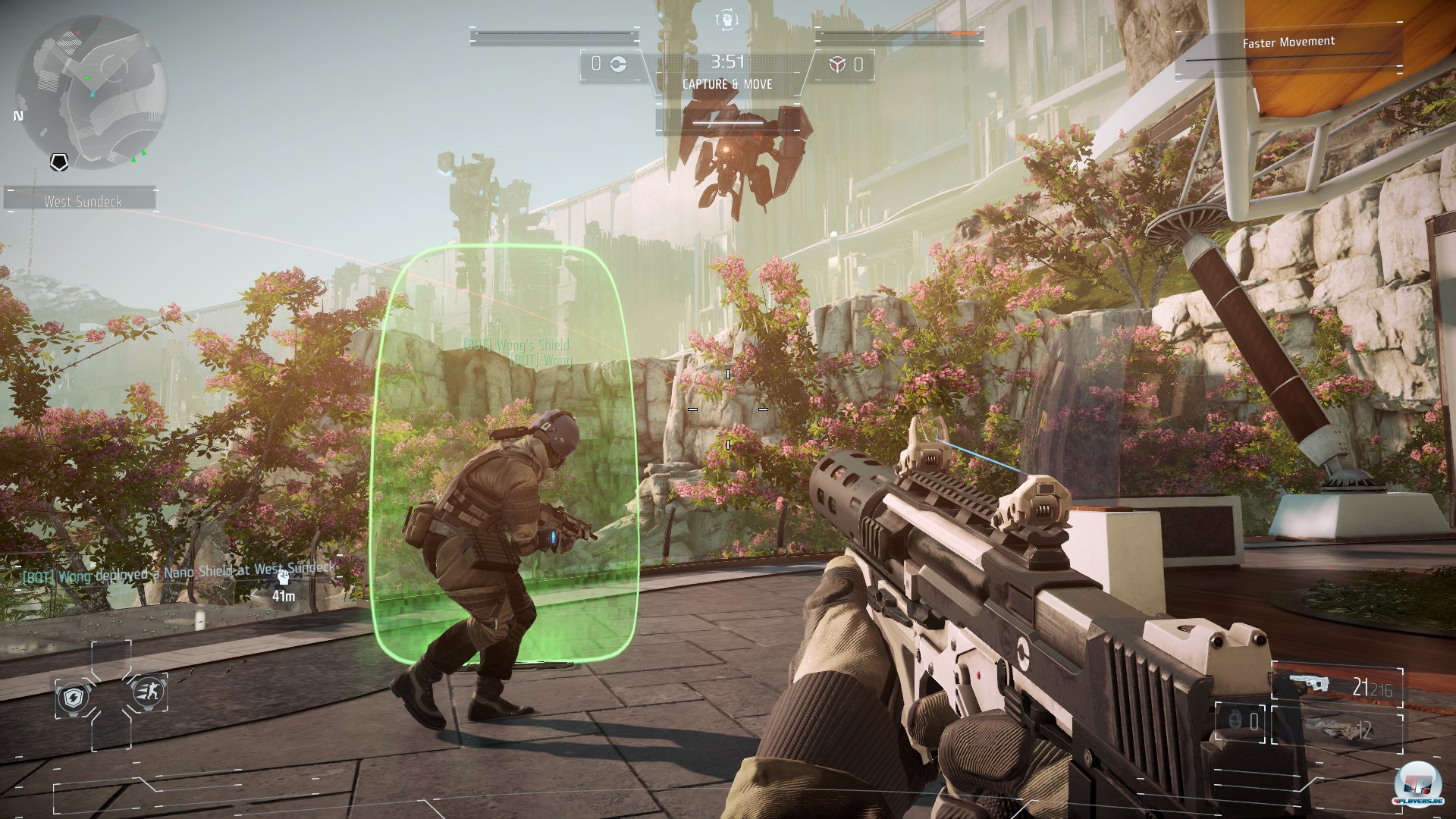Click the orange Helghast score progress bar
This screenshot has width=1456, height=819.
click(964, 33)
